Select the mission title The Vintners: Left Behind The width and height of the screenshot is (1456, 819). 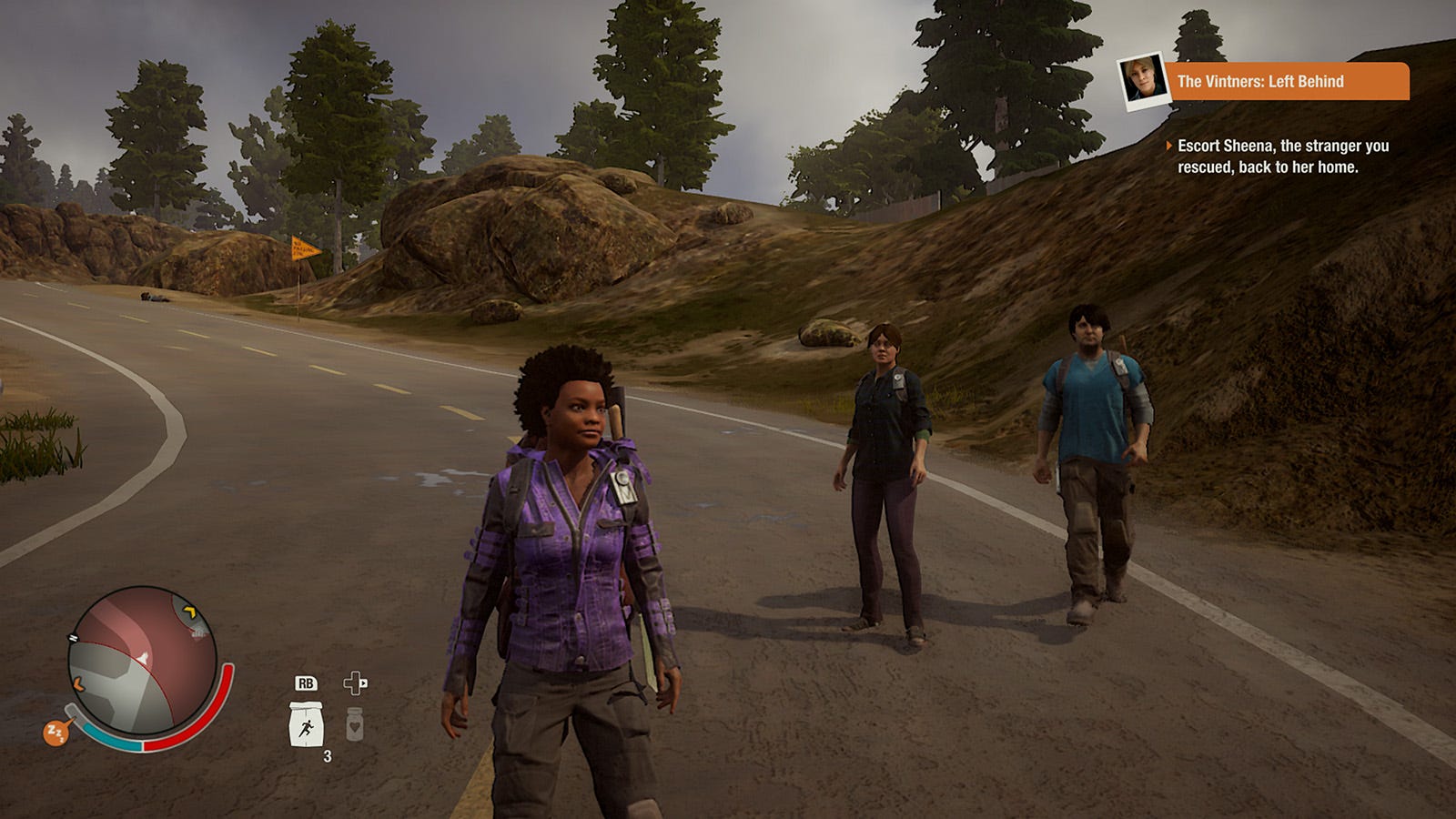[1260, 82]
